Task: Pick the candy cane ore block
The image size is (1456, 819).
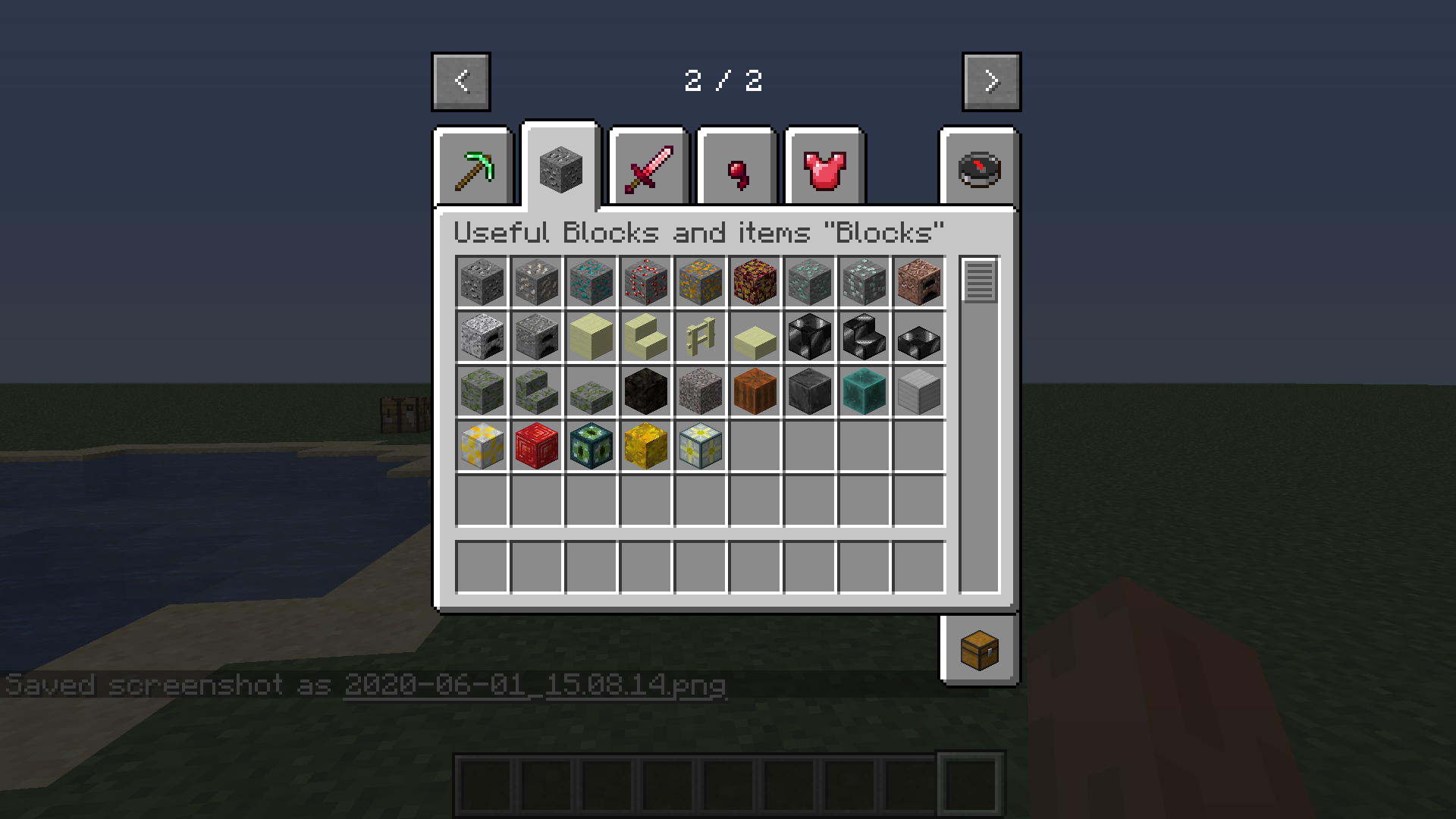Action: [645, 282]
